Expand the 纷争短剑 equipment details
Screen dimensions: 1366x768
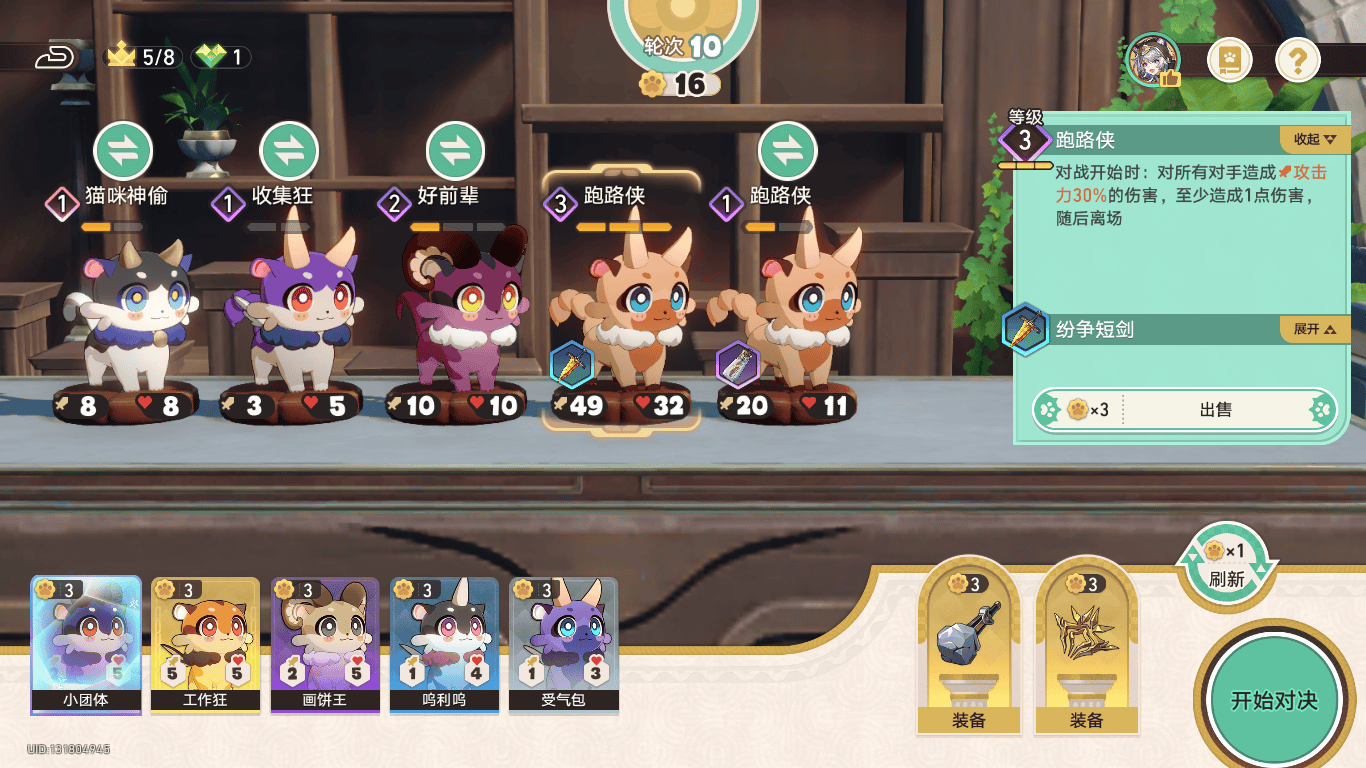click(x=1314, y=329)
